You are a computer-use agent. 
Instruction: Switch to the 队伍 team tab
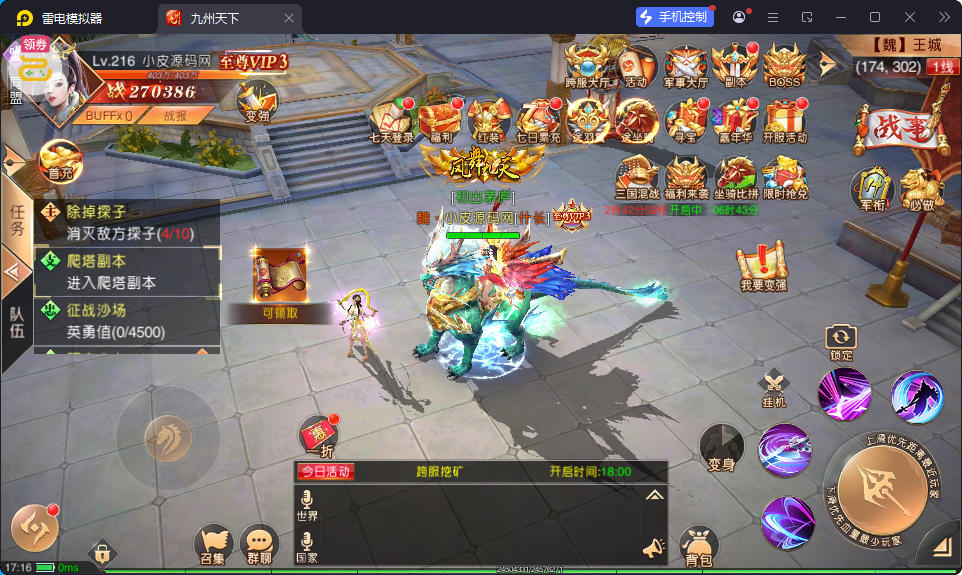coord(16,322)
